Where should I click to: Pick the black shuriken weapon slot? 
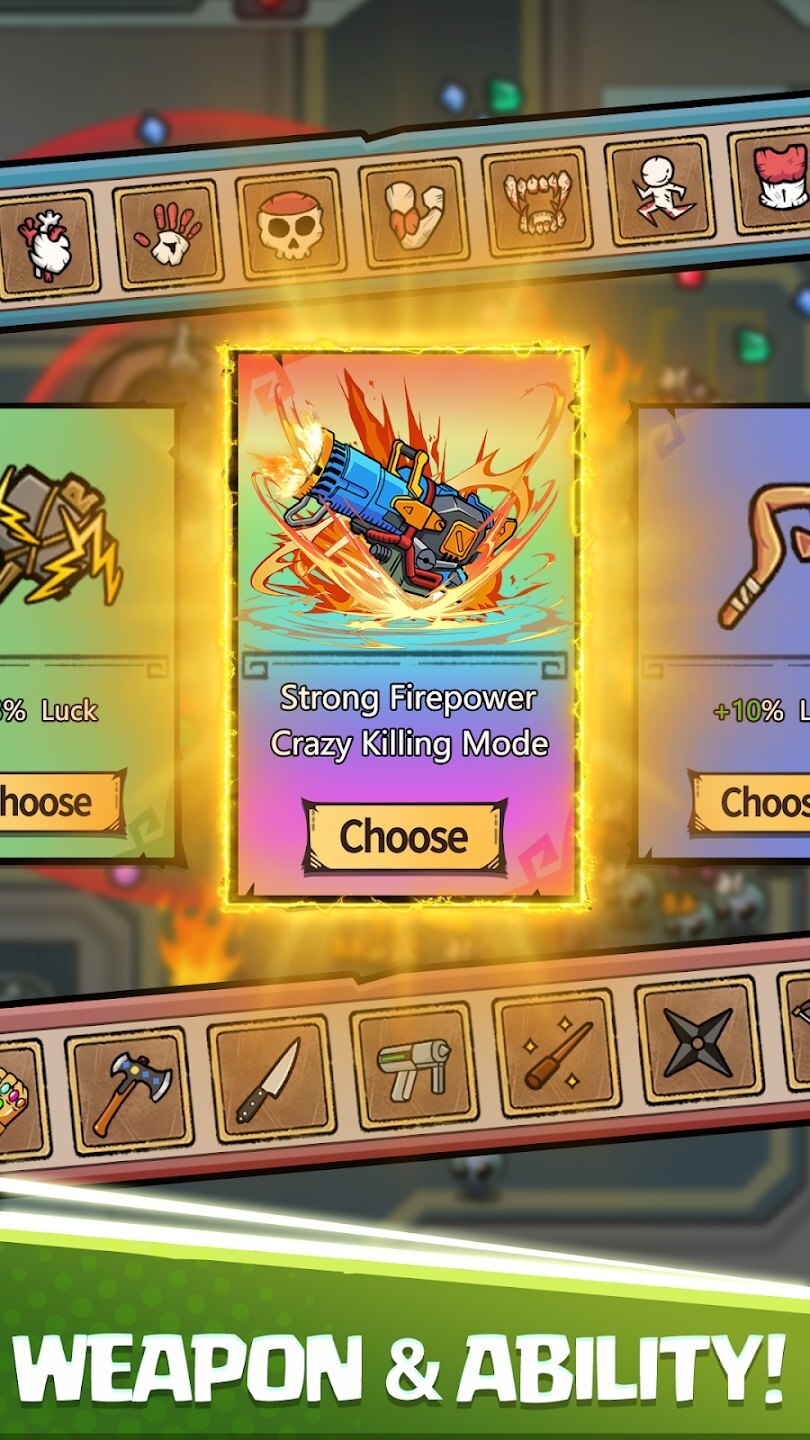[698, 1040]
